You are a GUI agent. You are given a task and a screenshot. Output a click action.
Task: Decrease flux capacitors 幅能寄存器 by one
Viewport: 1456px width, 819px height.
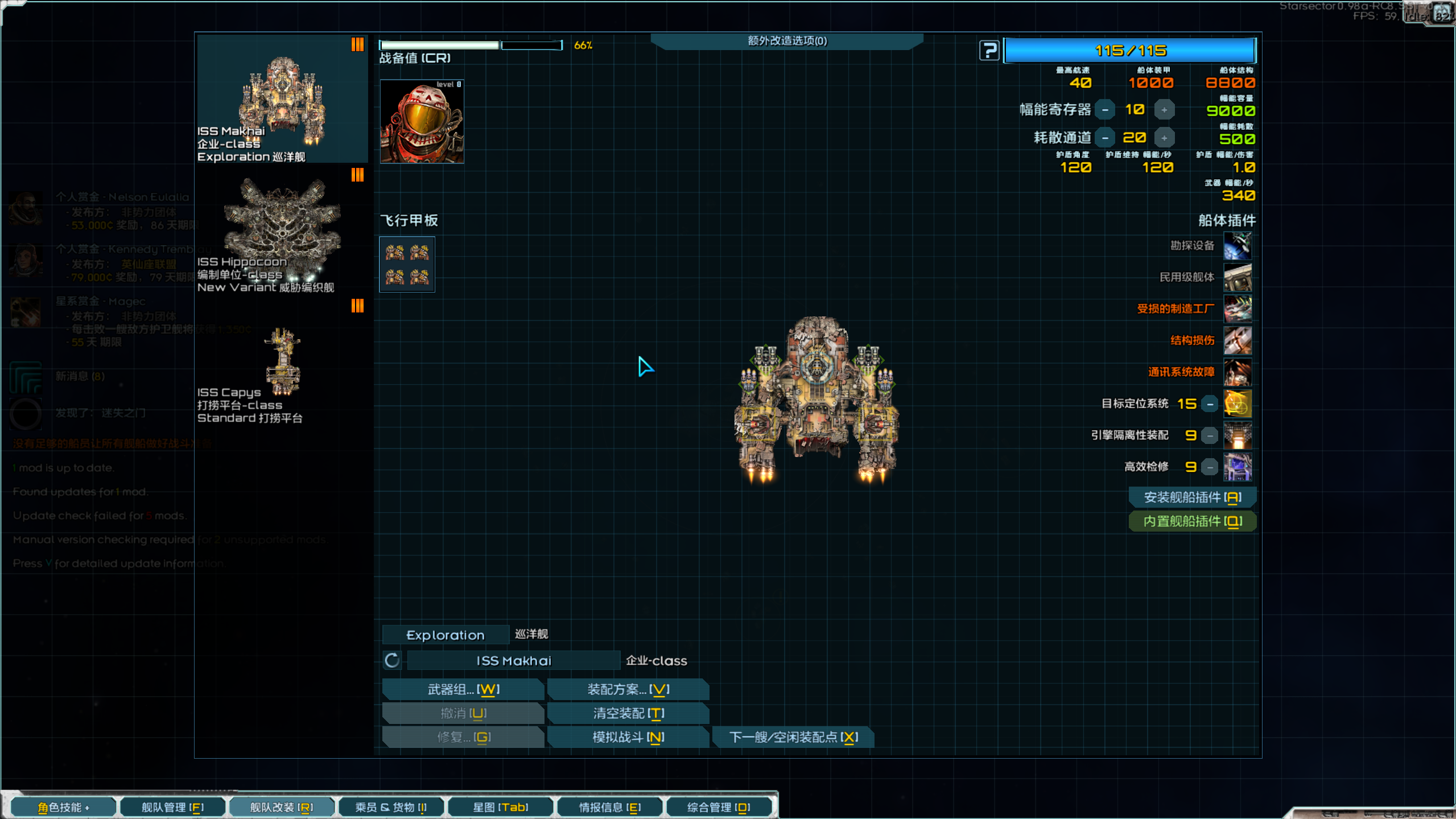click(1105, 110)
